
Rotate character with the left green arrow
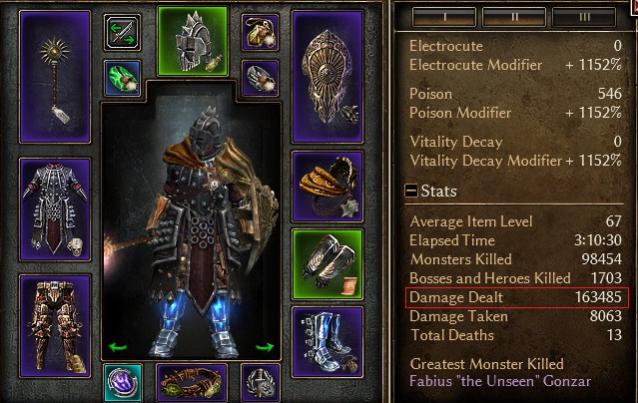click(119, 347)
